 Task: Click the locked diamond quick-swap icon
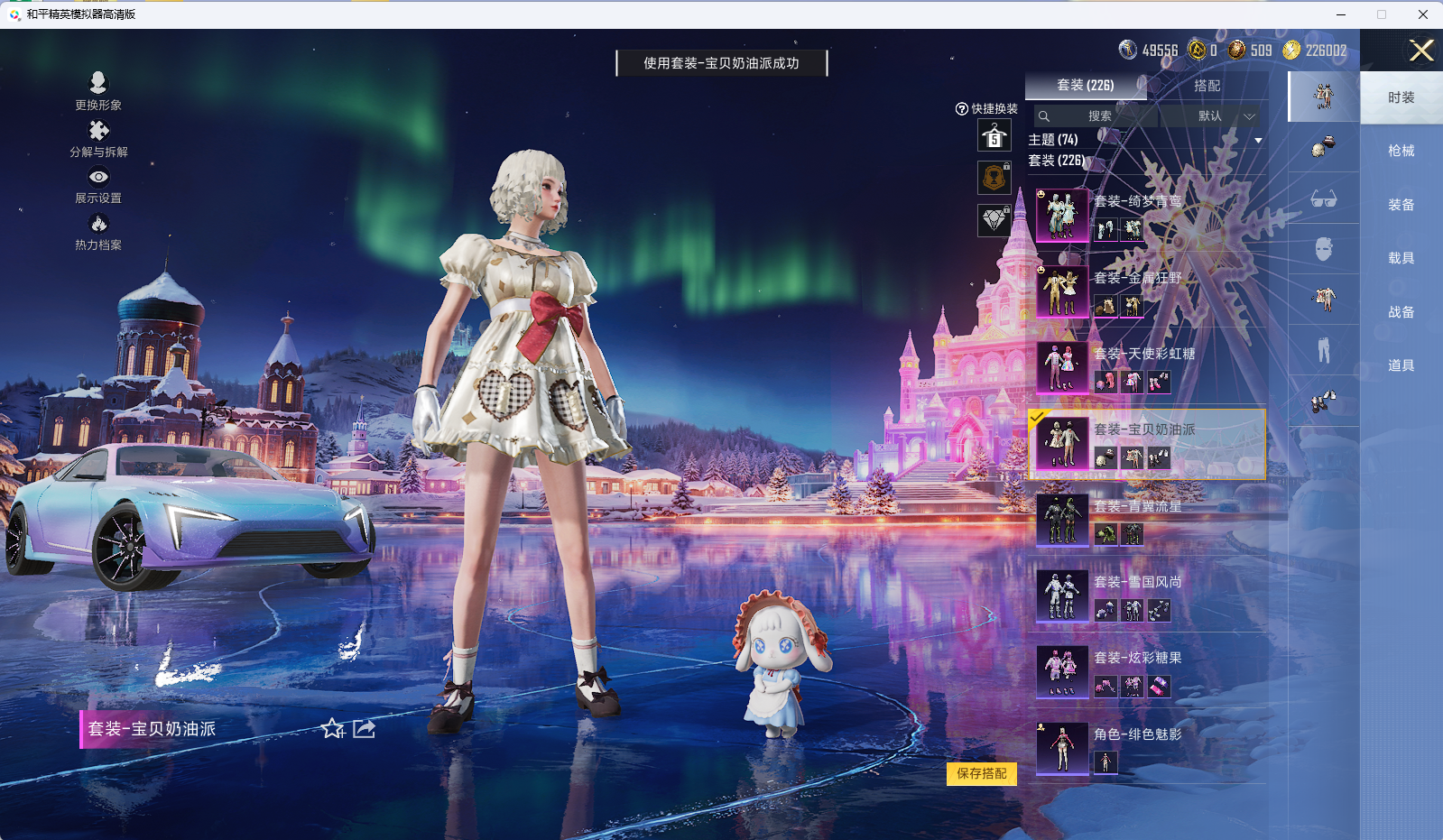click(x=994, y=221)
